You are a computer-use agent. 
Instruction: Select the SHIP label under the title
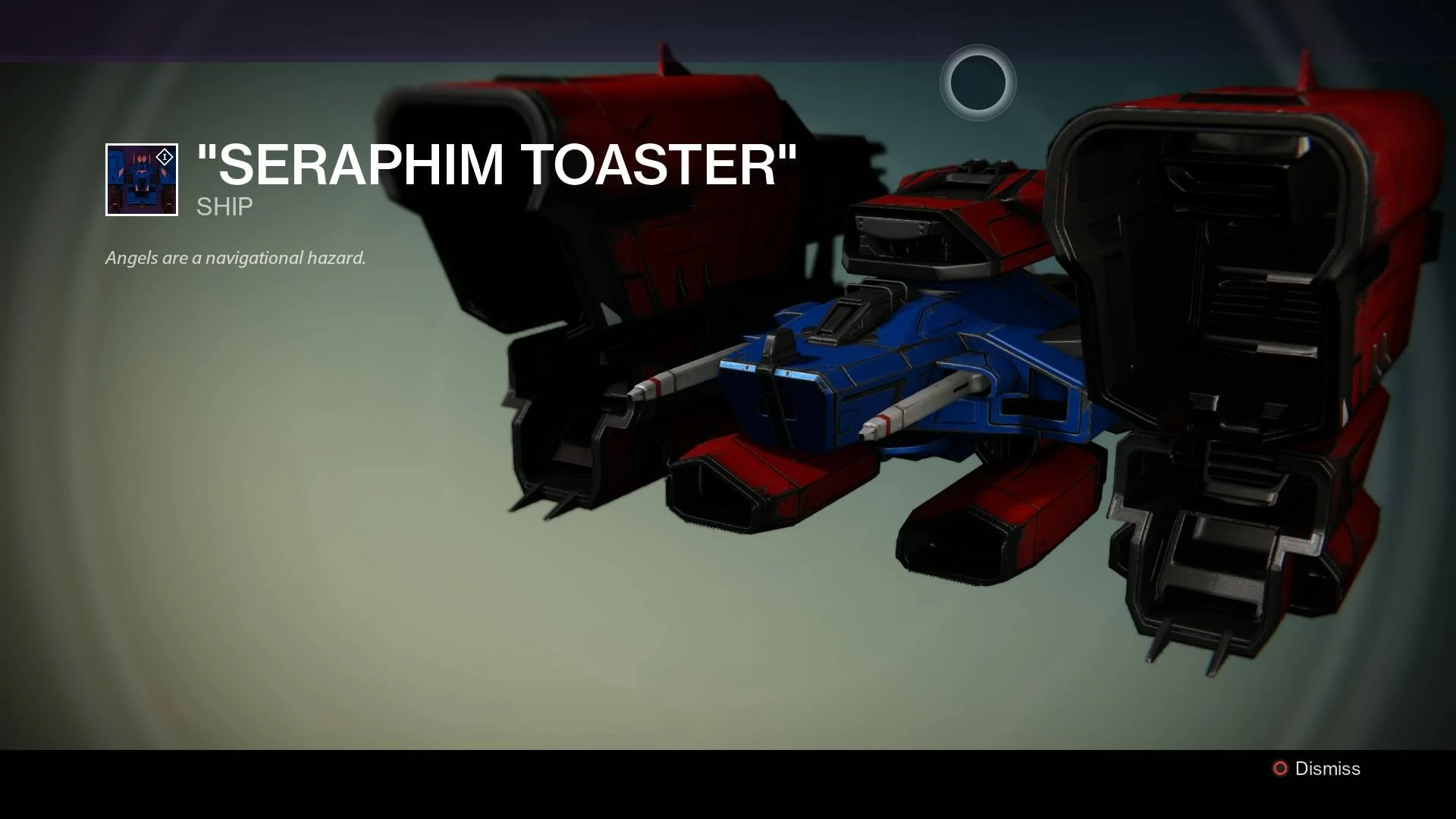click(222, 207)
